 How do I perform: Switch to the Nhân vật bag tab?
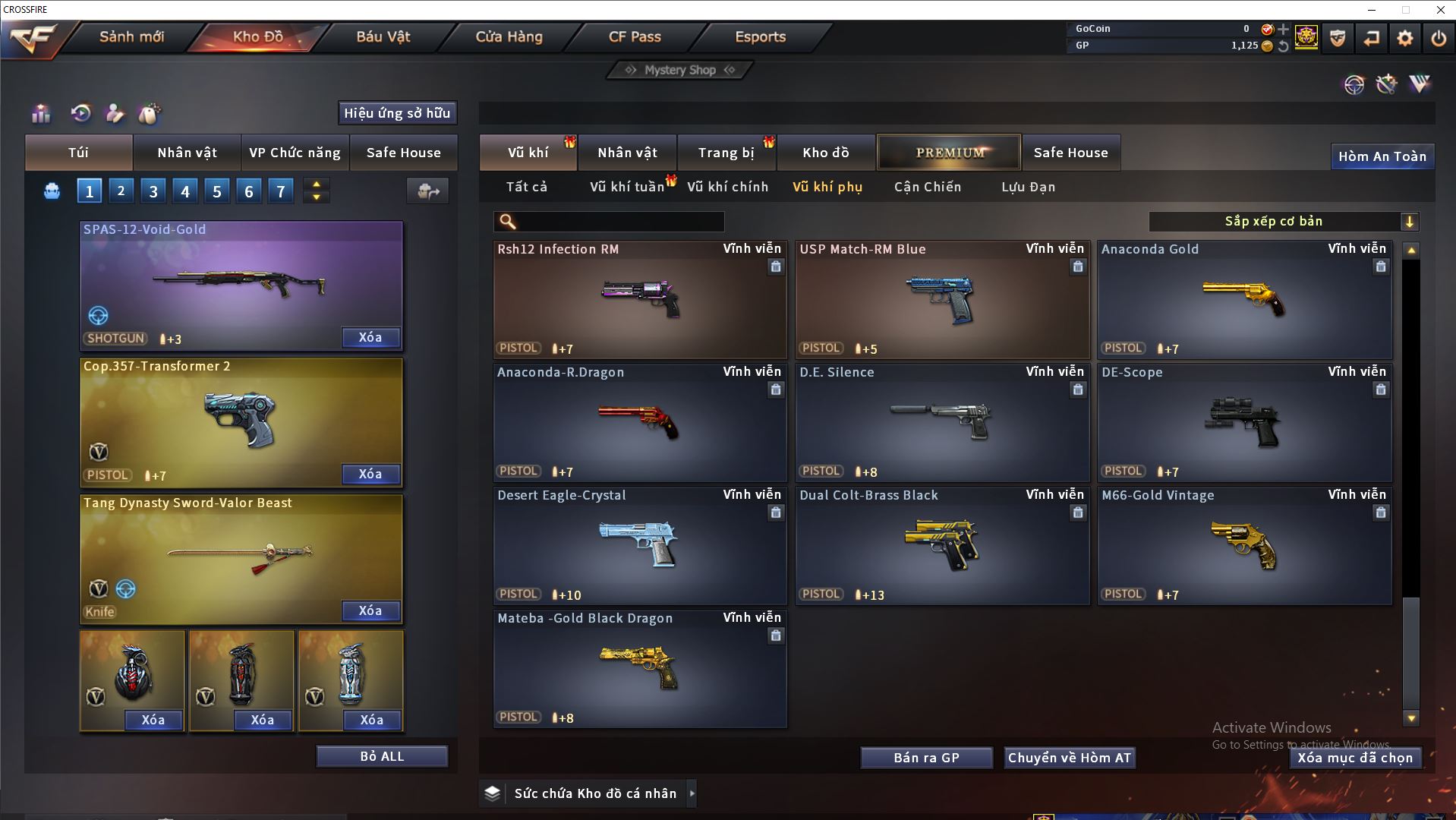pos(187,153)
